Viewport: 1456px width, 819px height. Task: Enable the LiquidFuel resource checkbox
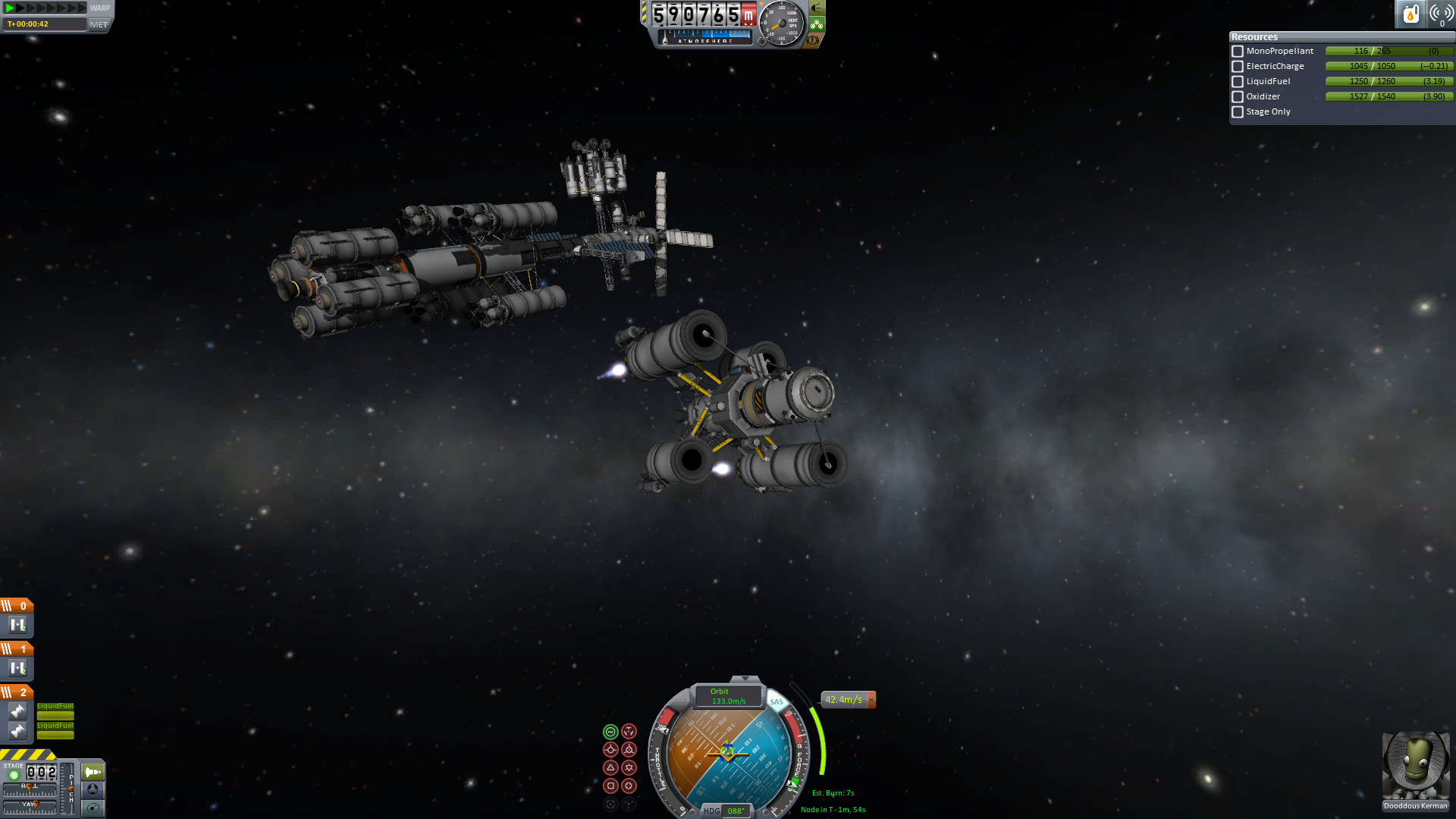(x=1238, y=82)
